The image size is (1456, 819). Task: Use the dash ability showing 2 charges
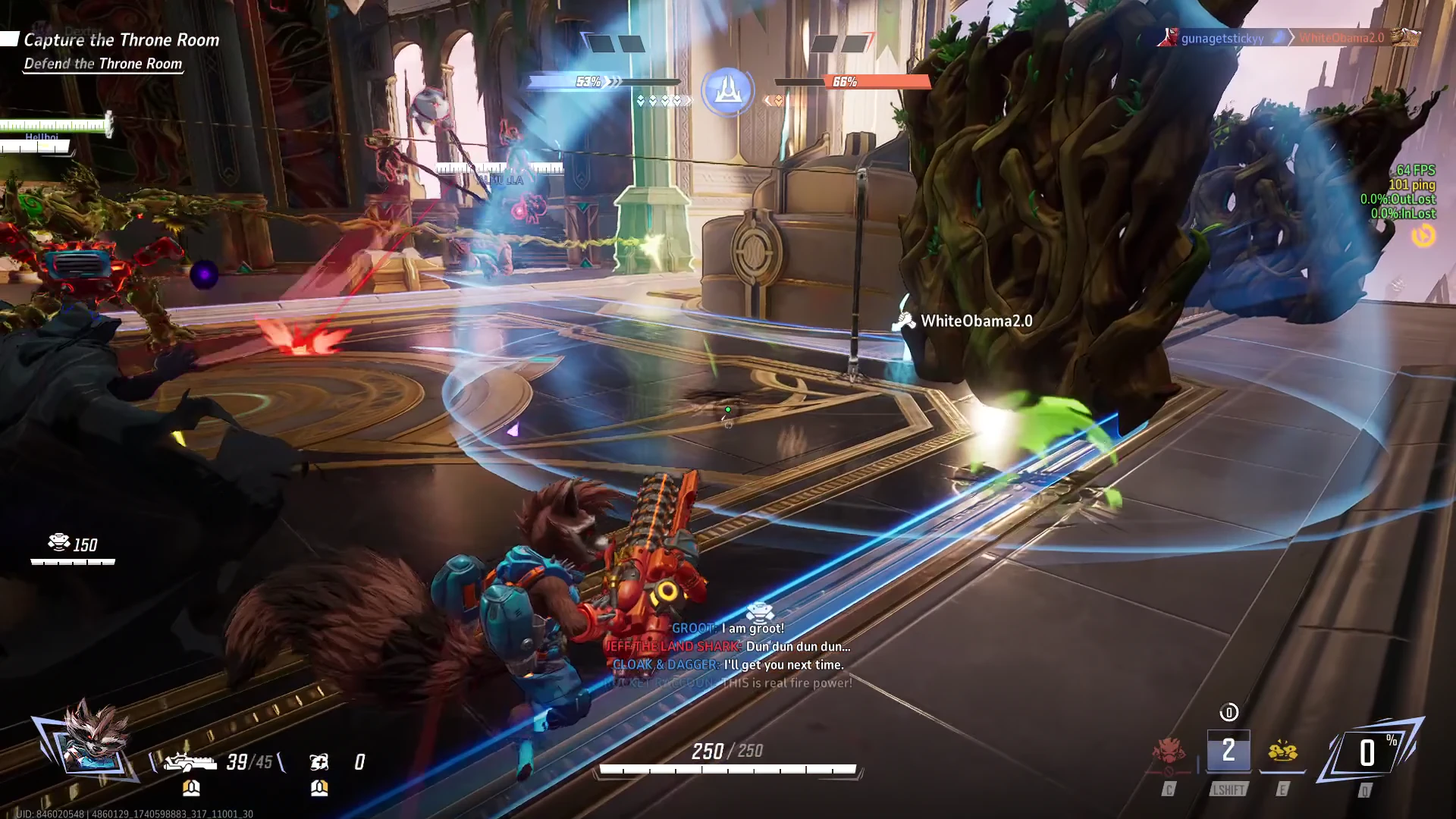click(1228, 752)
